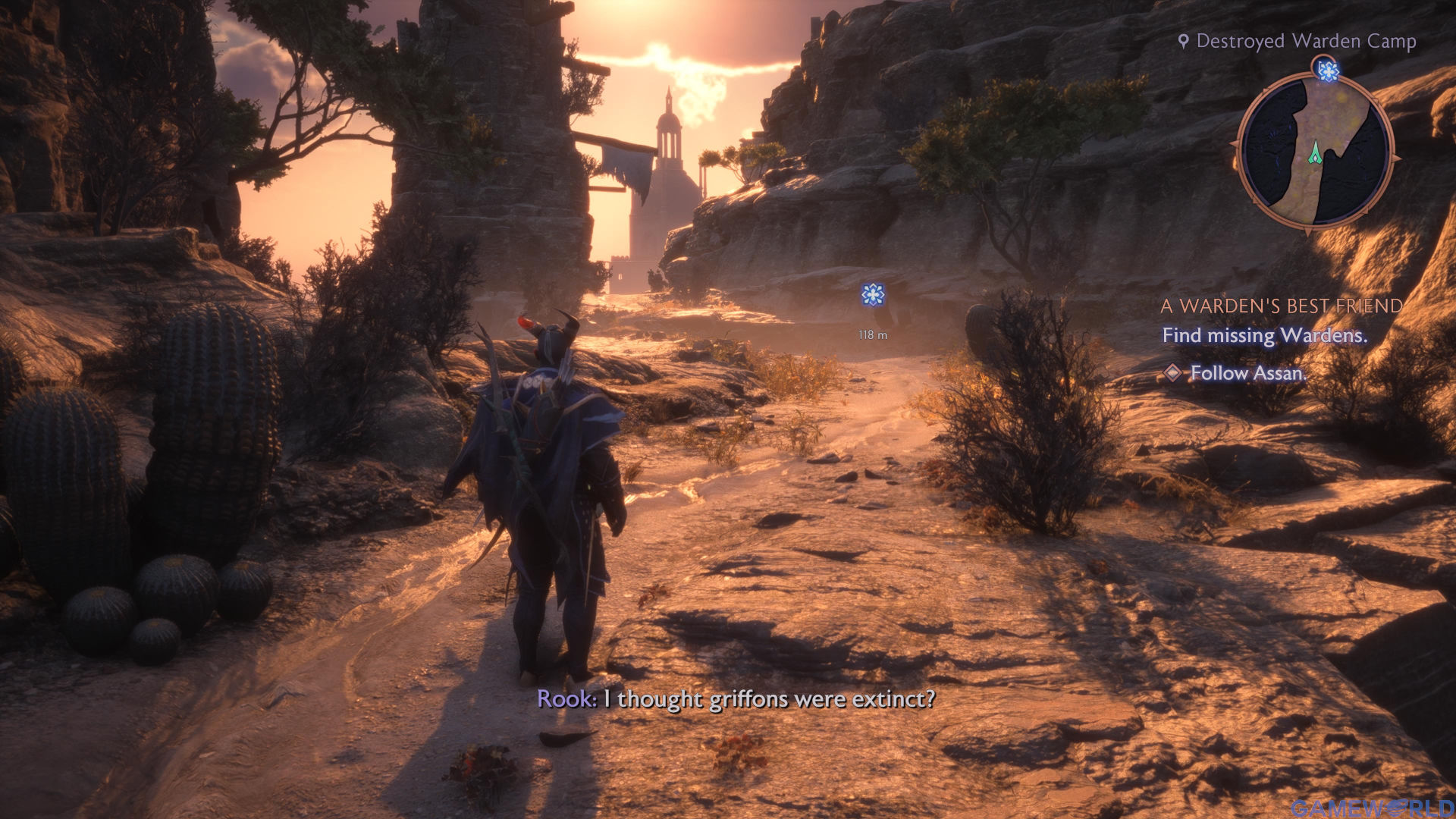Select the Follow Assan objective
Screen dimensions: 1456x819
(1247, 373)
